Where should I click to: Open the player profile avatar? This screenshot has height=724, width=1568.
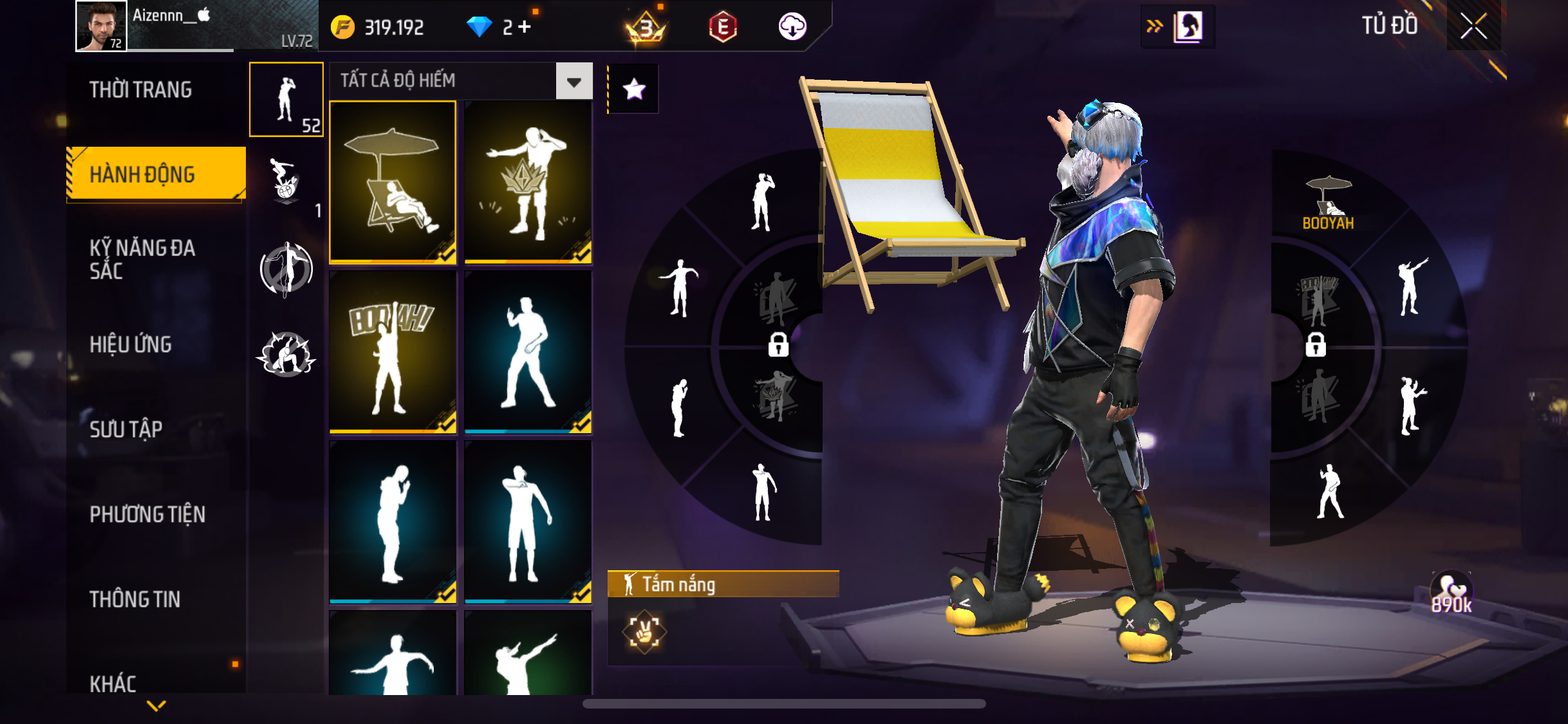[x=101, y=26]
